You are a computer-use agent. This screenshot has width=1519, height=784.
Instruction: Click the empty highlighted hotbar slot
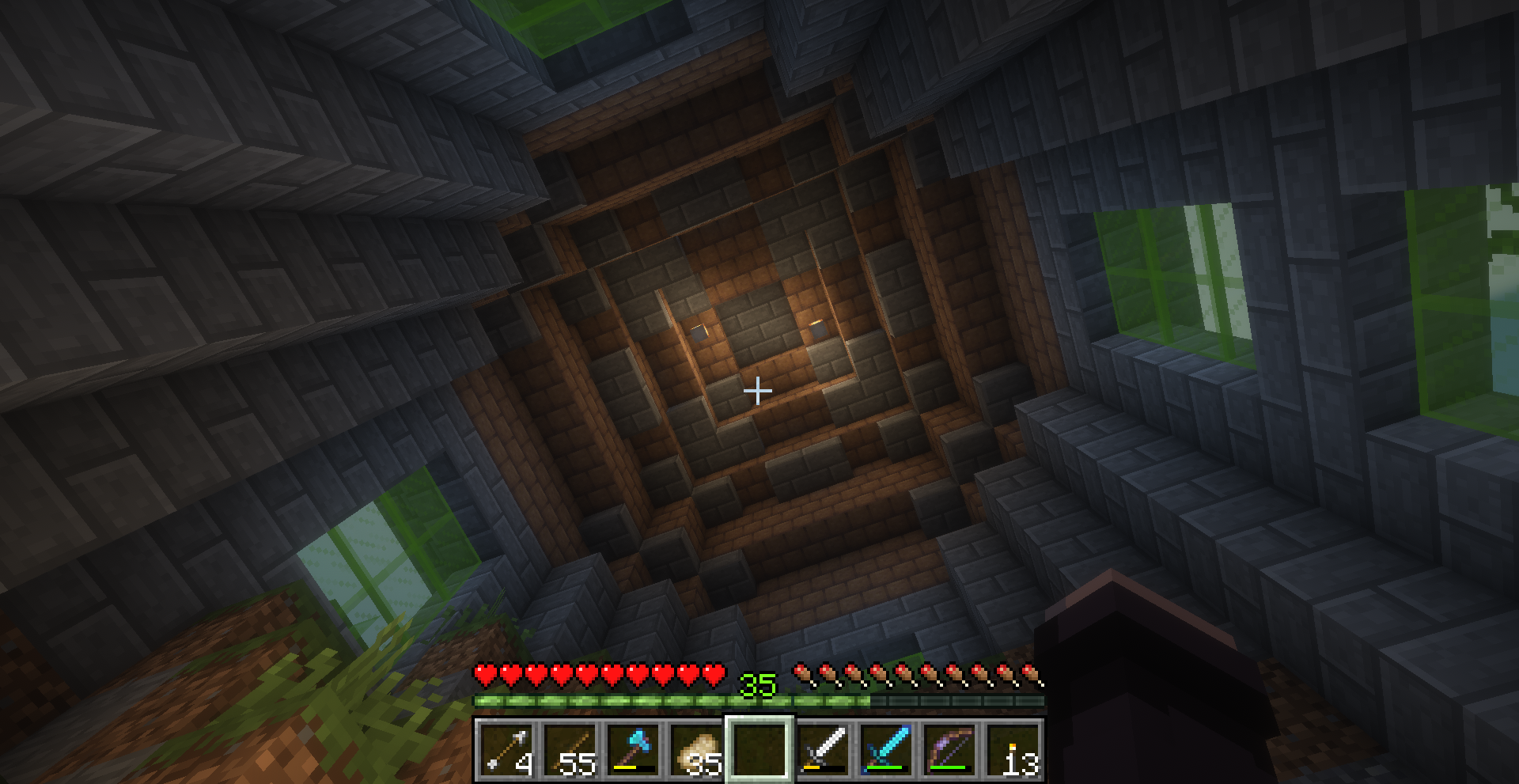click(x=759, y=749)
